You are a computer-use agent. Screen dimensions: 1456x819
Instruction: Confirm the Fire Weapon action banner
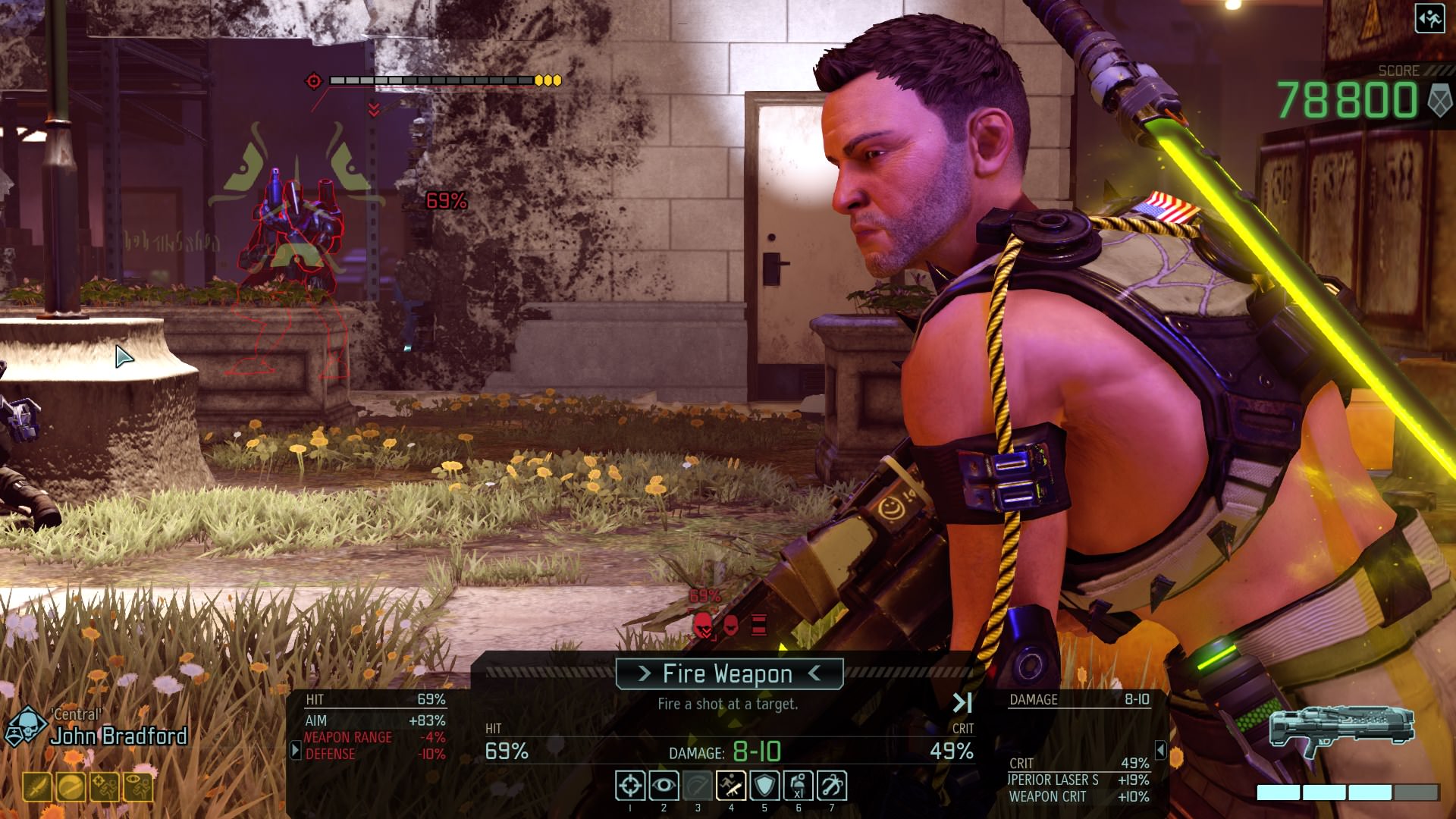tap(729, 673)
